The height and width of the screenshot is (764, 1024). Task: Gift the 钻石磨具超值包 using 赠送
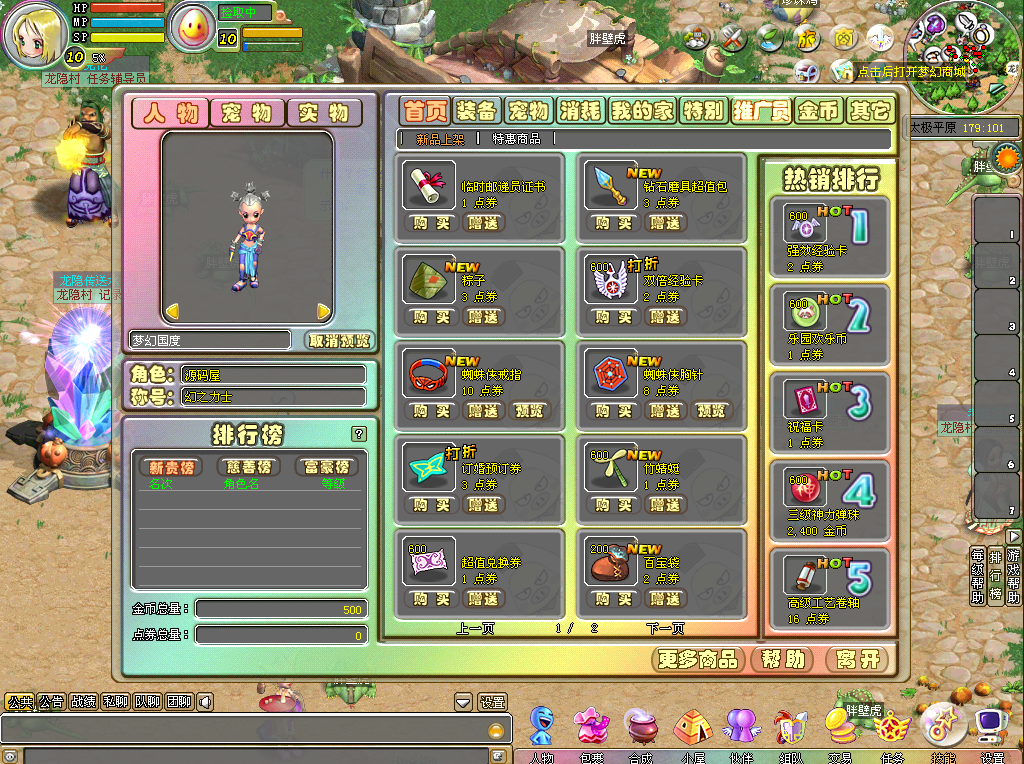tap(664, 223)
